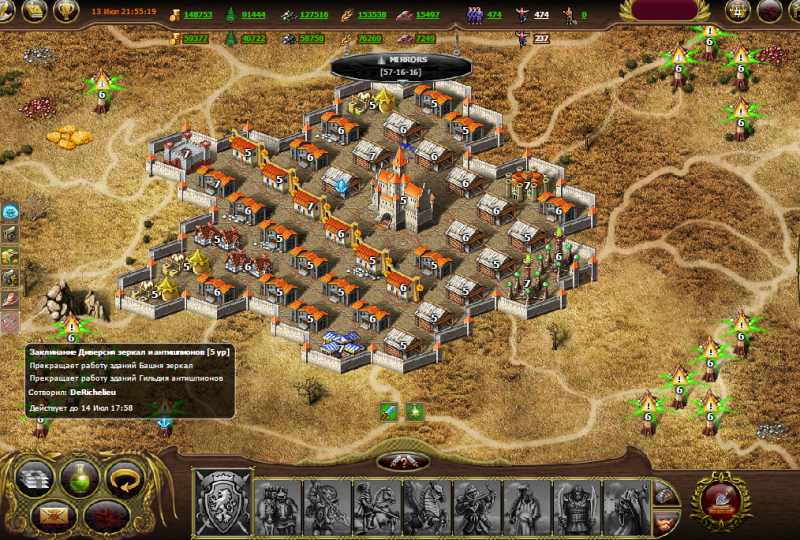Image resolution: width=800 pixels, height=540 pixels.
Task: Select the lion crest shield emblem
Action: click(222, 501)
